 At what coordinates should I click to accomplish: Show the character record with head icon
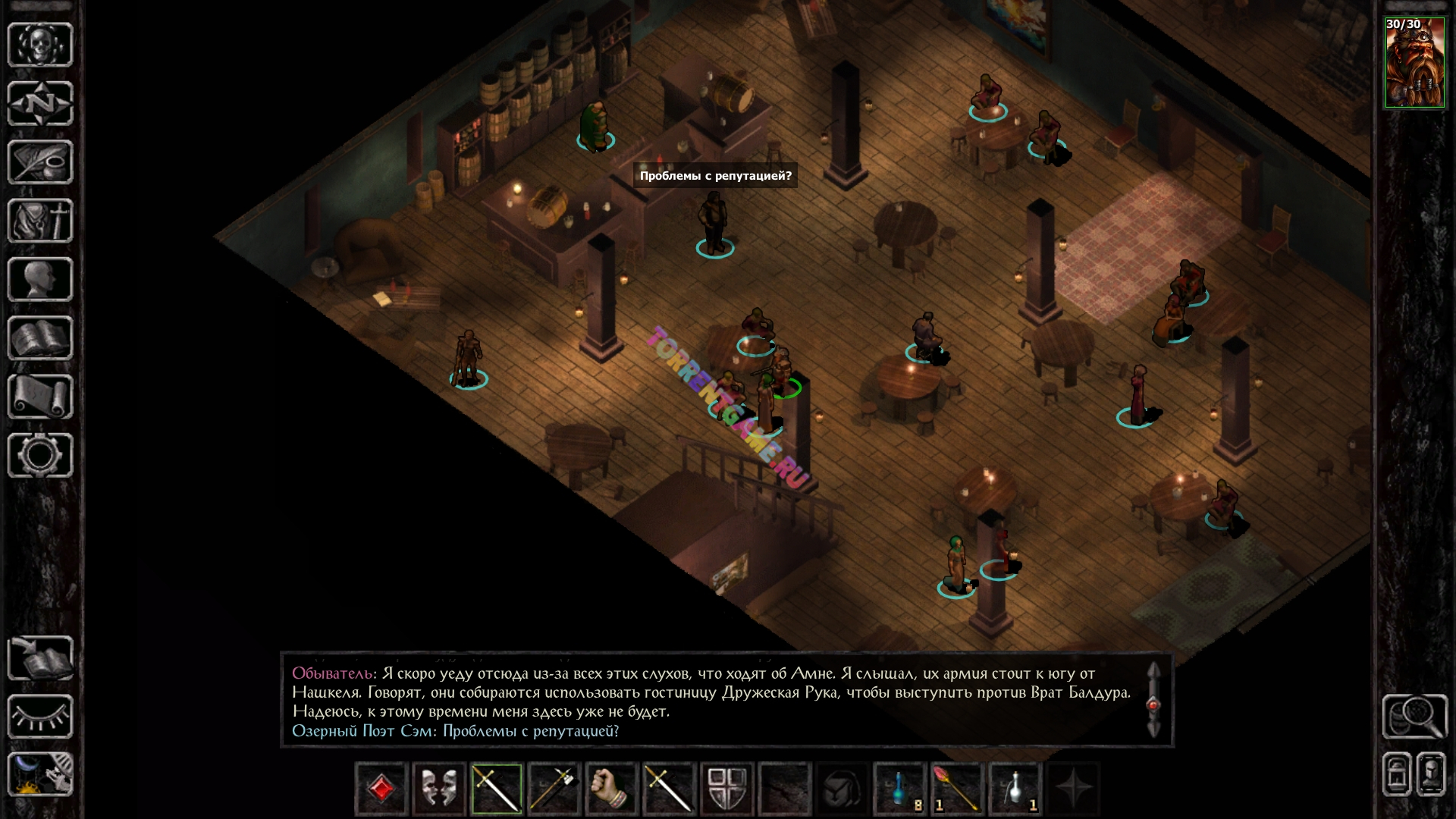click(40, 279)
